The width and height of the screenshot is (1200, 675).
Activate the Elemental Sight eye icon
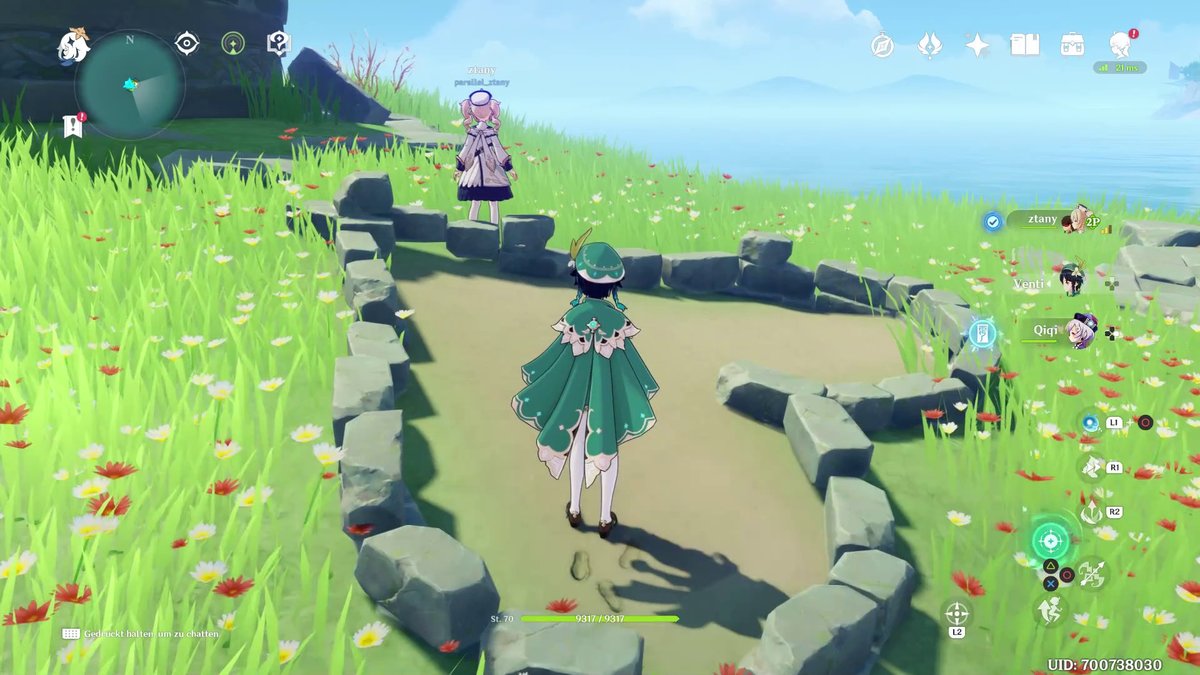pyautogui.click(x=186, y=42)
